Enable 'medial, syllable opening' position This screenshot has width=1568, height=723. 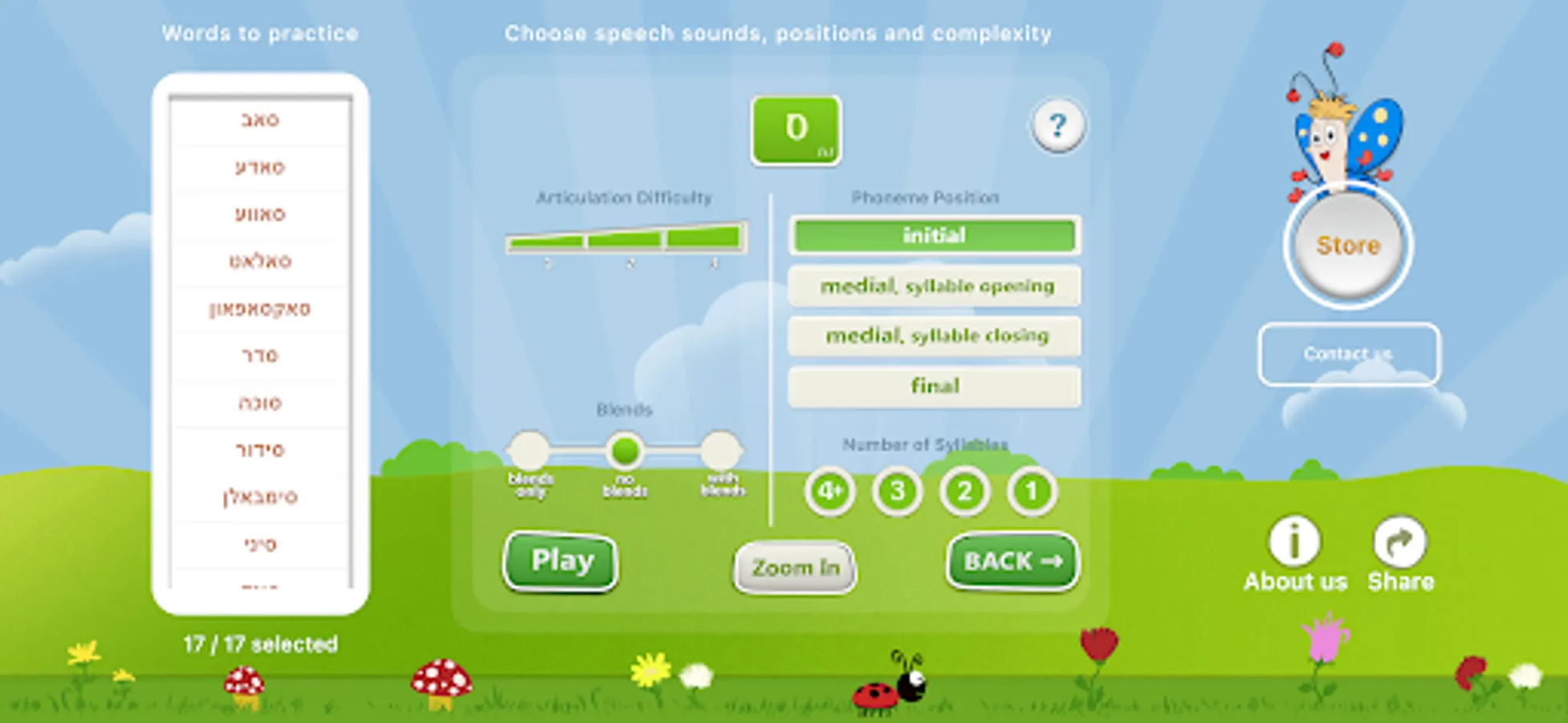(x=936, y=286)
